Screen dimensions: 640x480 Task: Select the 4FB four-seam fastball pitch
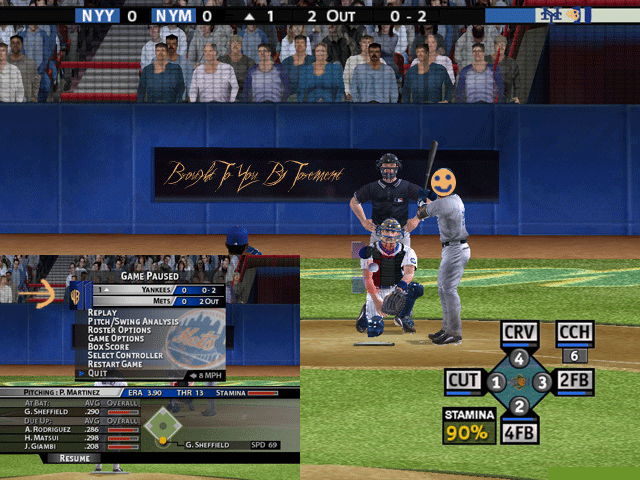pos(519,434)
